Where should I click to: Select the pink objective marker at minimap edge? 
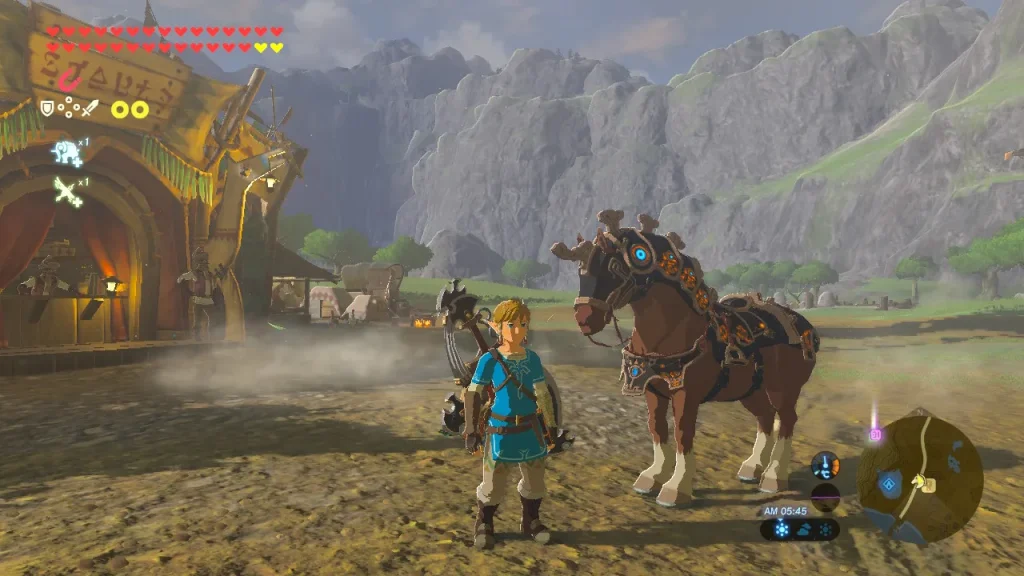click(876, 434)
